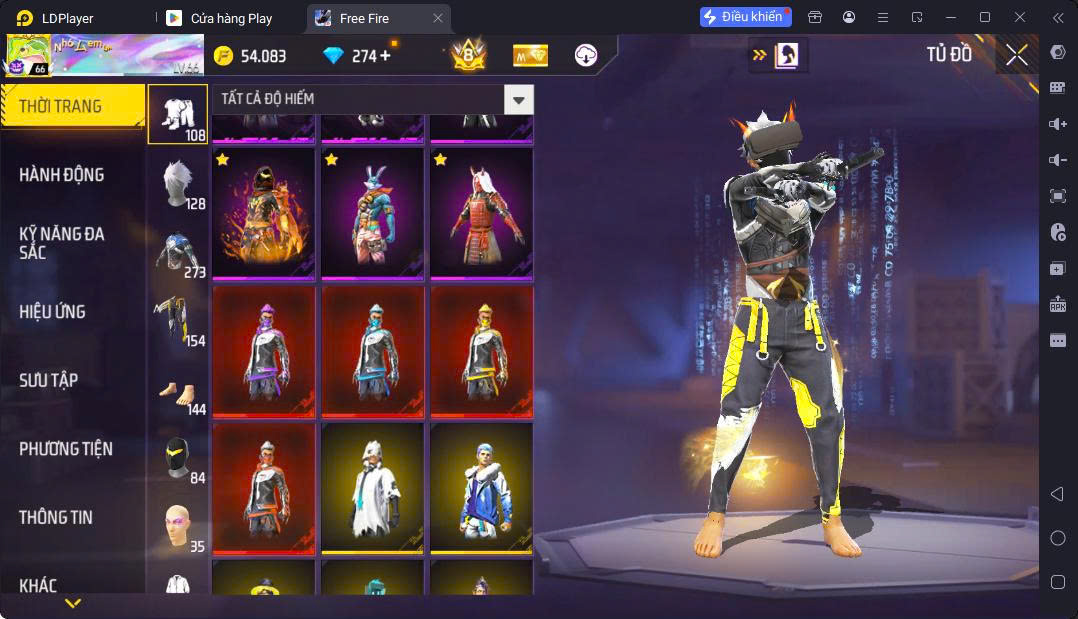Close the Tủ Đồ wardrobe screen
The height and width of the screenshot is (619, 1078).
[x=1017, y=55]
